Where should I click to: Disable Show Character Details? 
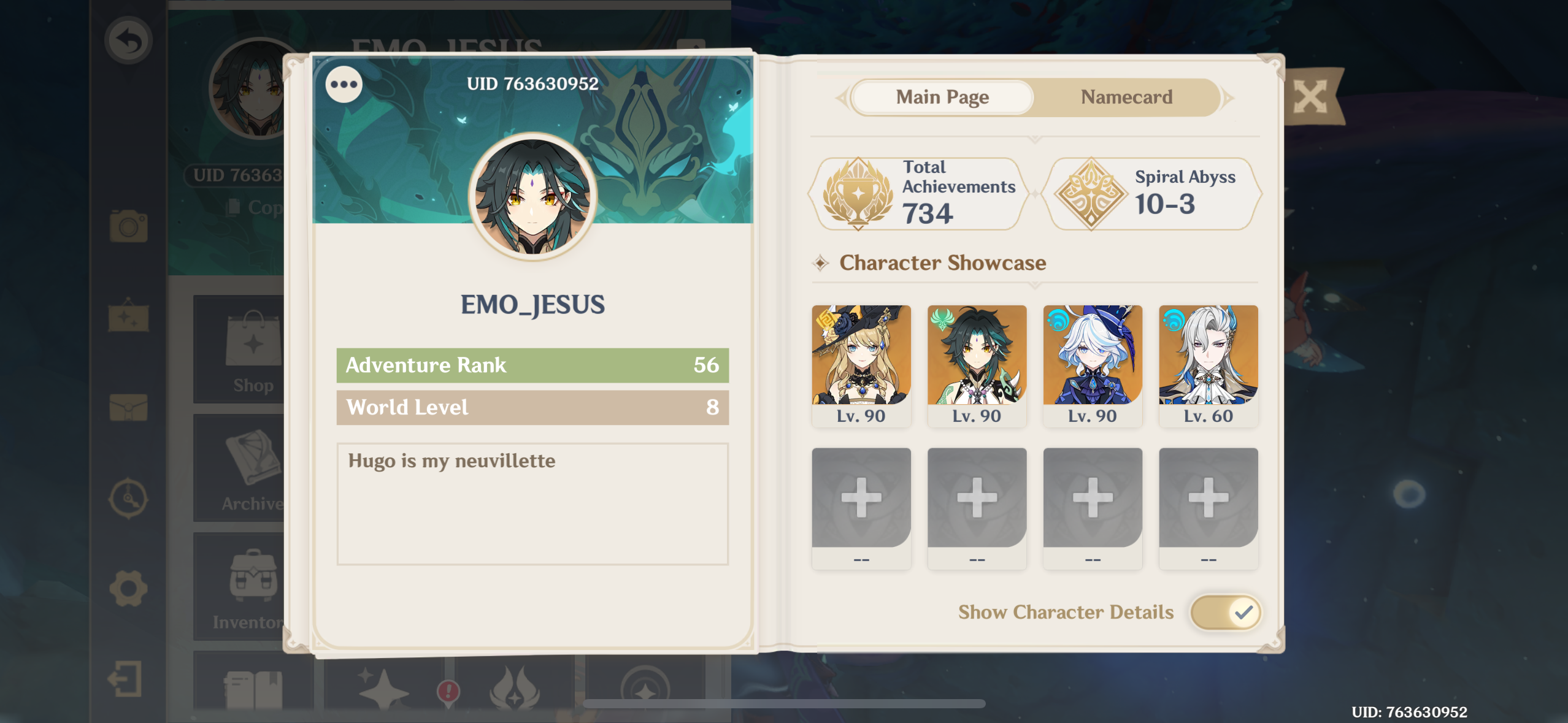click(1224, 611)
